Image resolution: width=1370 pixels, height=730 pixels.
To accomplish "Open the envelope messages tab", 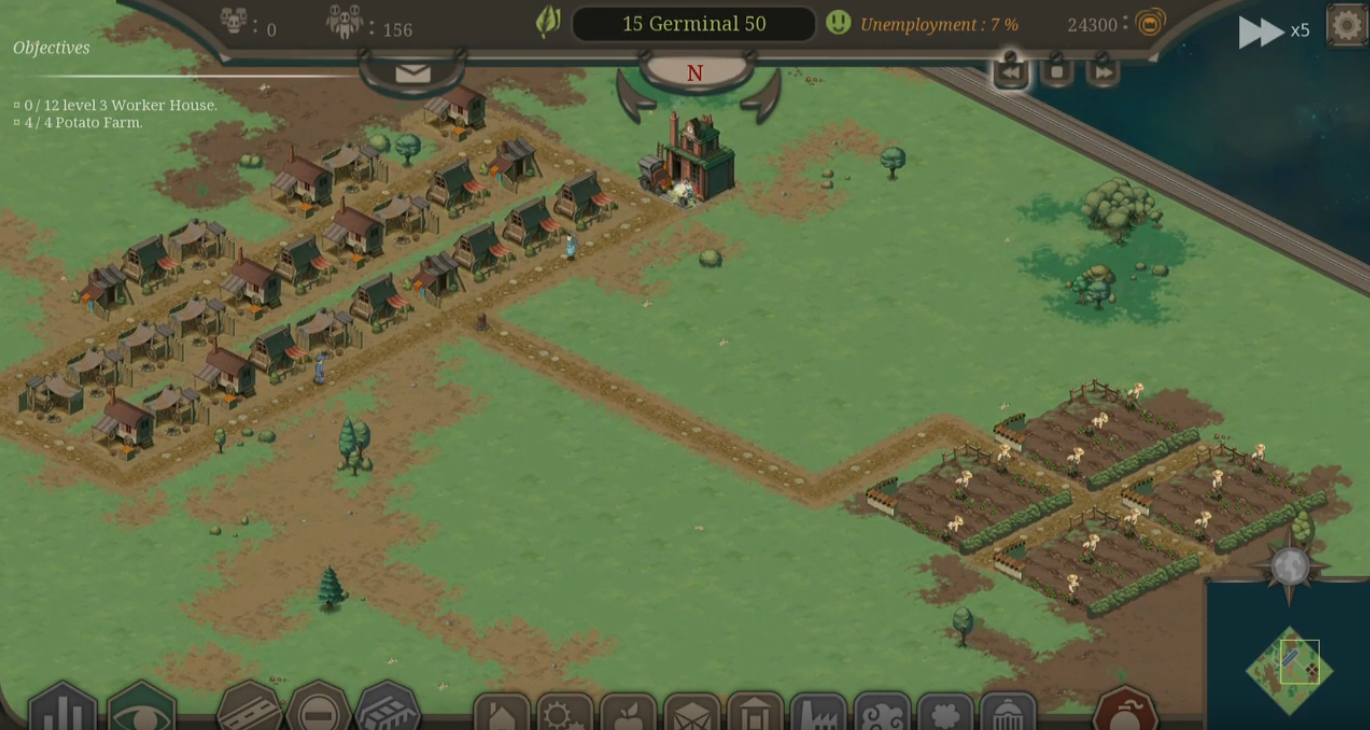I will [412, 73].
